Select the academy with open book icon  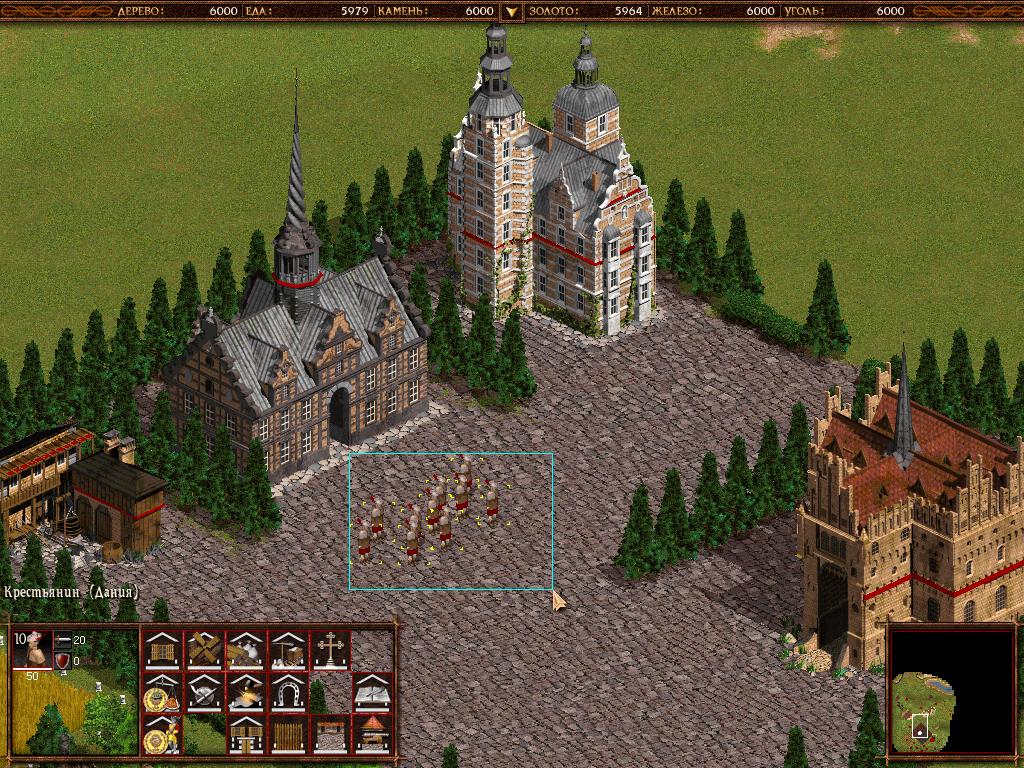click(x=372, y=692)
